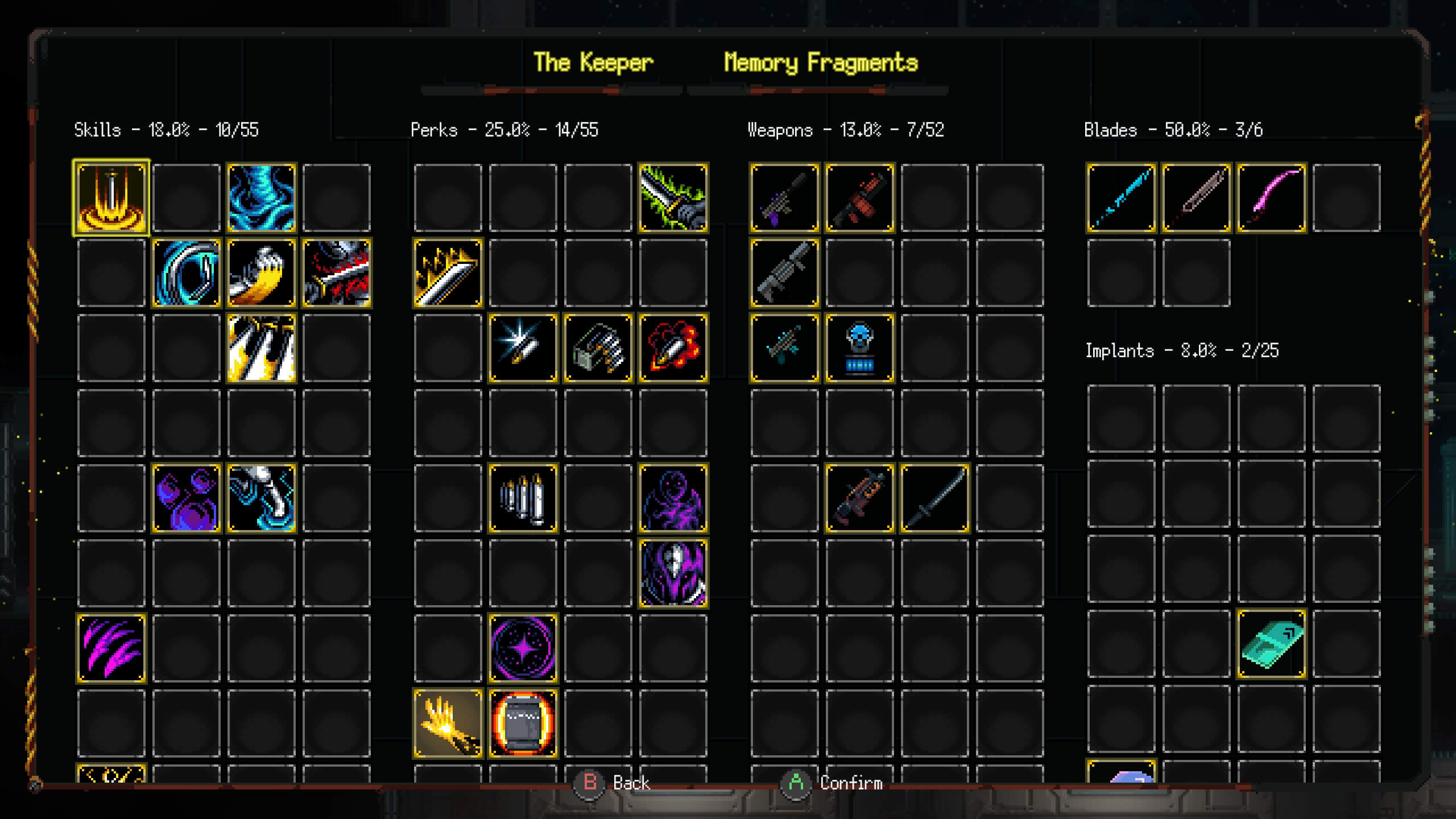This screenshot has width=1456, height=819.
Task: Select the golden sword pillar skill
Action: [x=111, y=198]
